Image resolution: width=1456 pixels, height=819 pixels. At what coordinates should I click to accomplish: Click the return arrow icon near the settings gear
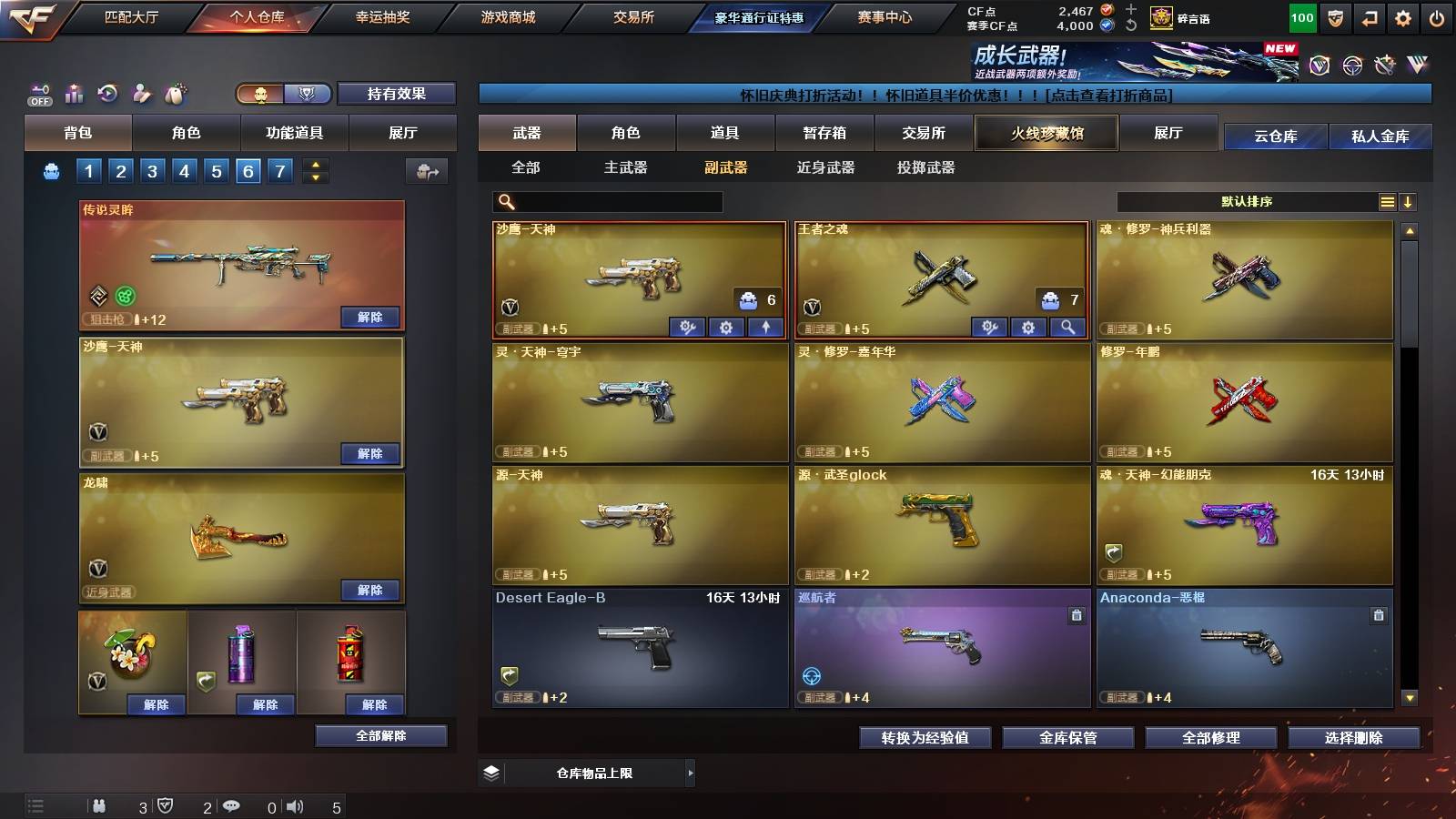[1368, 16]
